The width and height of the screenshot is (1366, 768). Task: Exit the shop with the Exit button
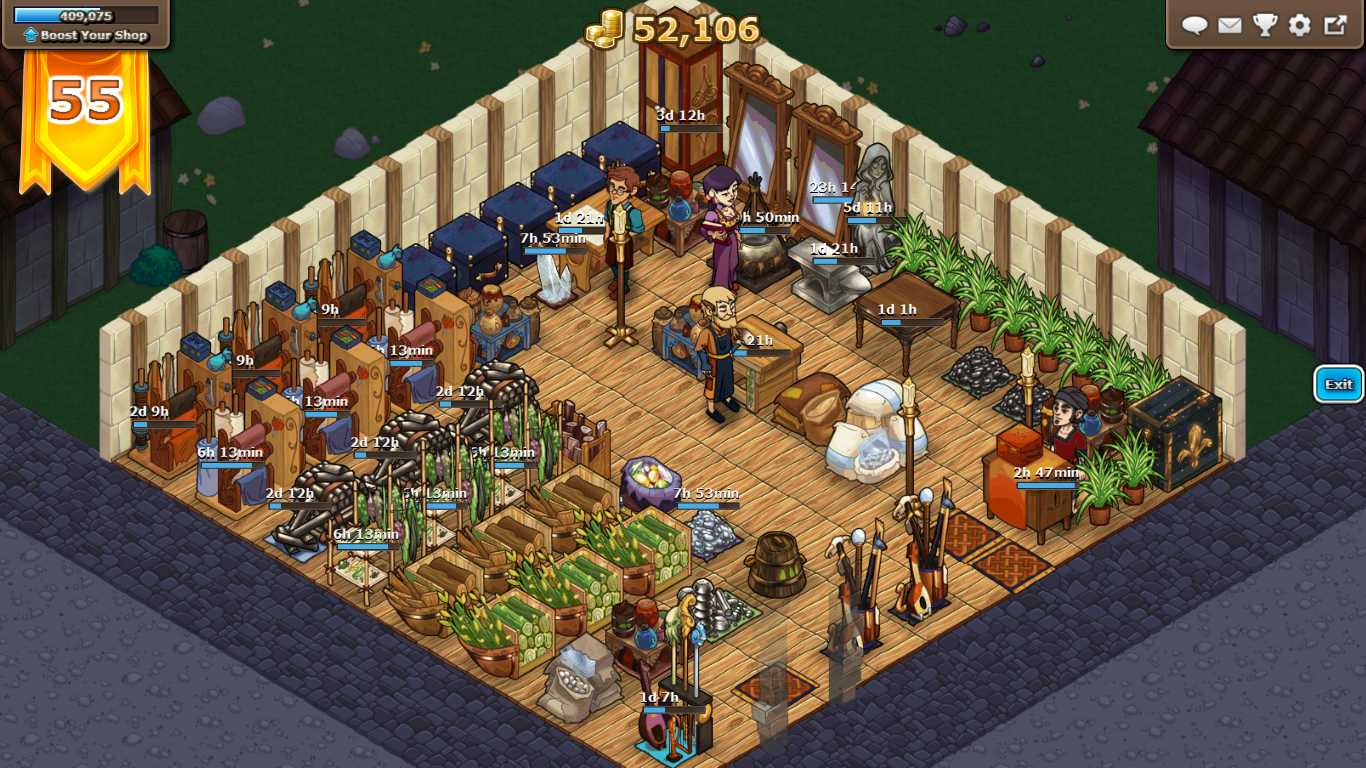coord(1338,384)
